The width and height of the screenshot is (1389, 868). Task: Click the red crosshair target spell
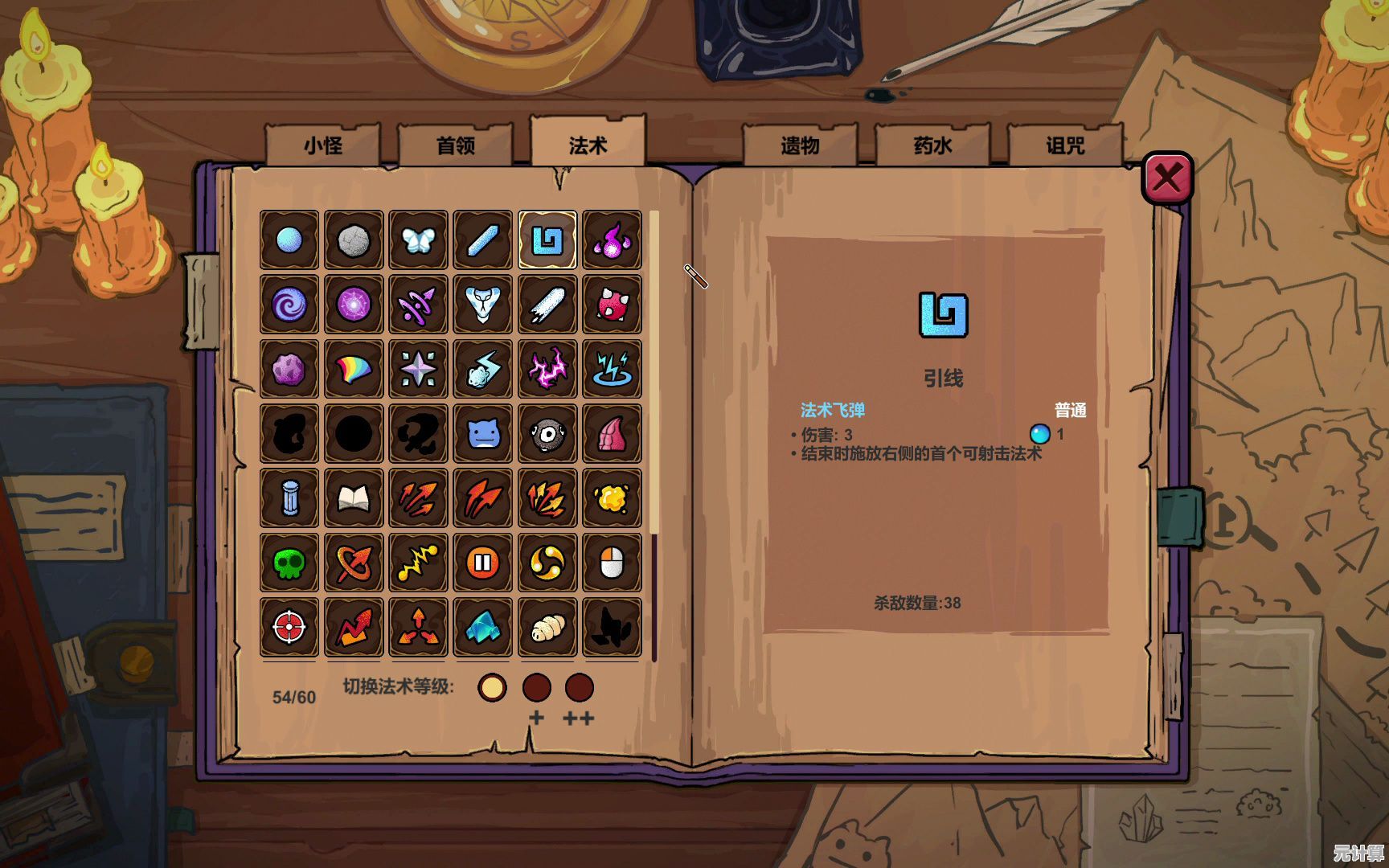tap(289, 628)
